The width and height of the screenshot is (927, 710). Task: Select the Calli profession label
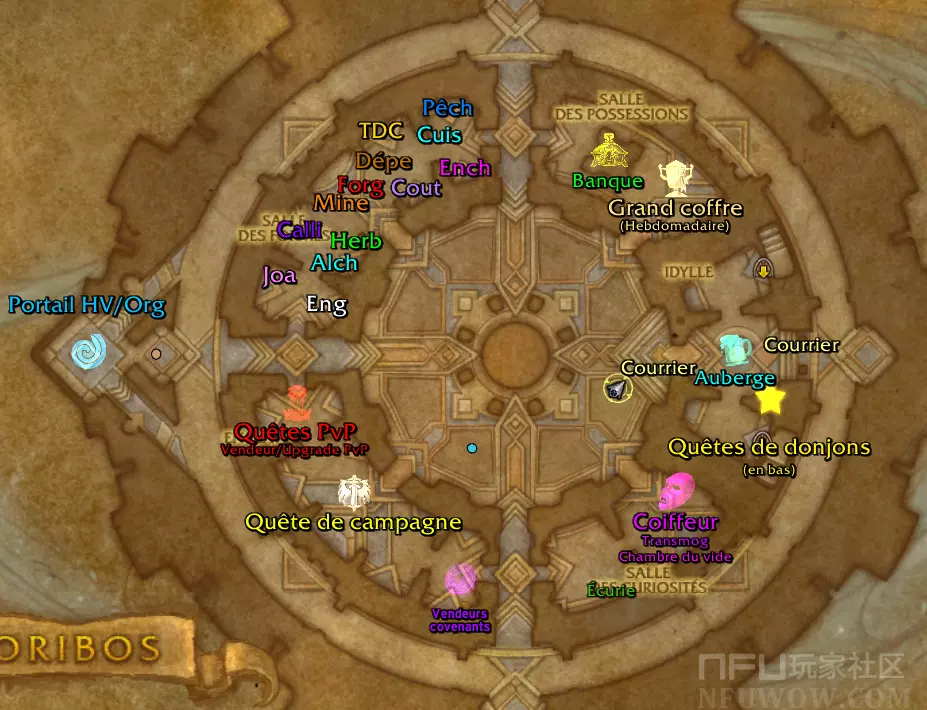[x=300, y=230]
